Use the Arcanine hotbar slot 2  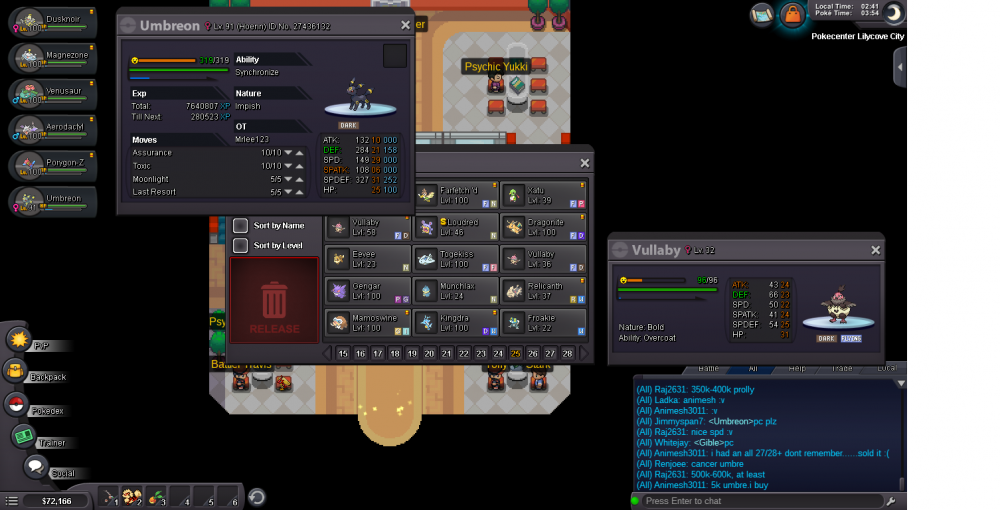[x=133, y=496]
